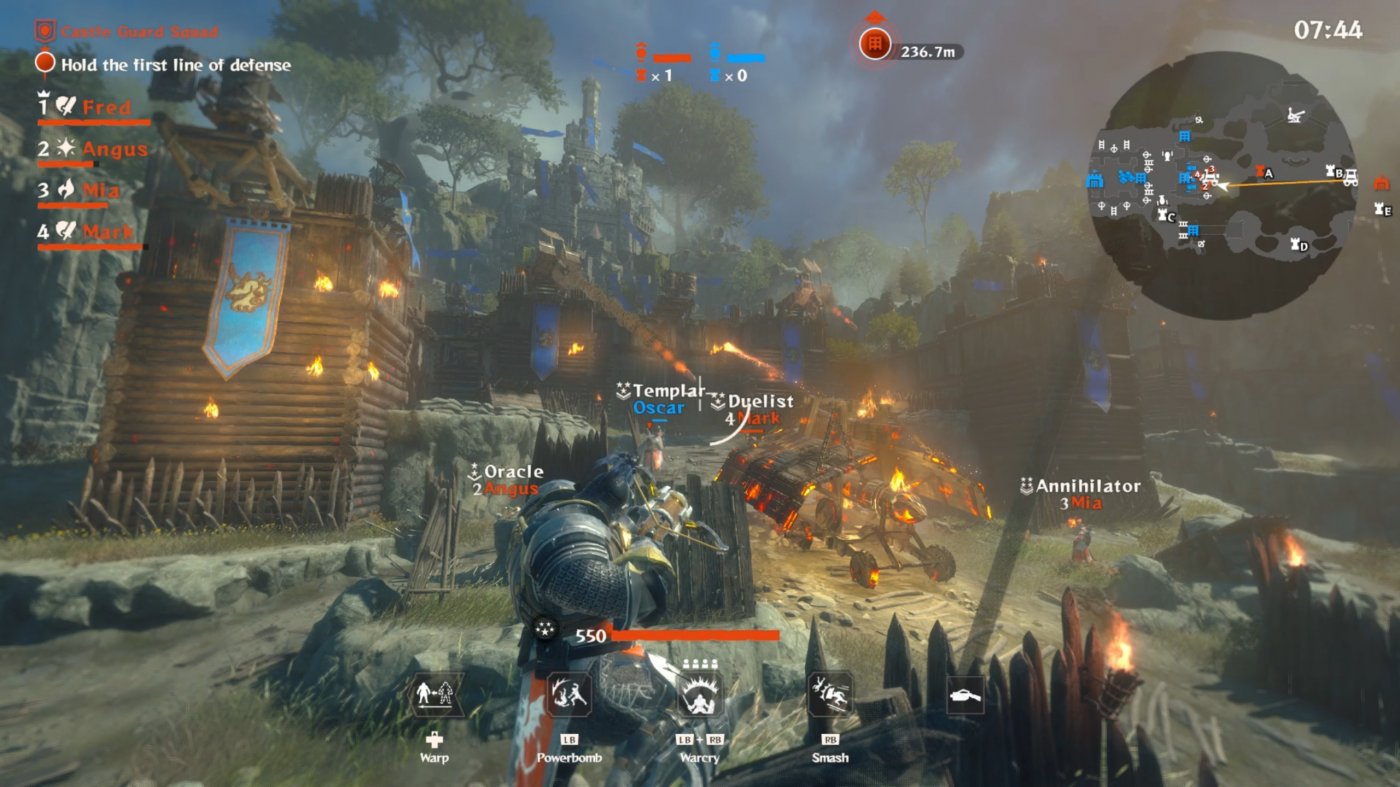Click the 07:44 match timer
Image resolution: width=1400 pixels, height=787 pixels.
click(x=1329, y=27)
